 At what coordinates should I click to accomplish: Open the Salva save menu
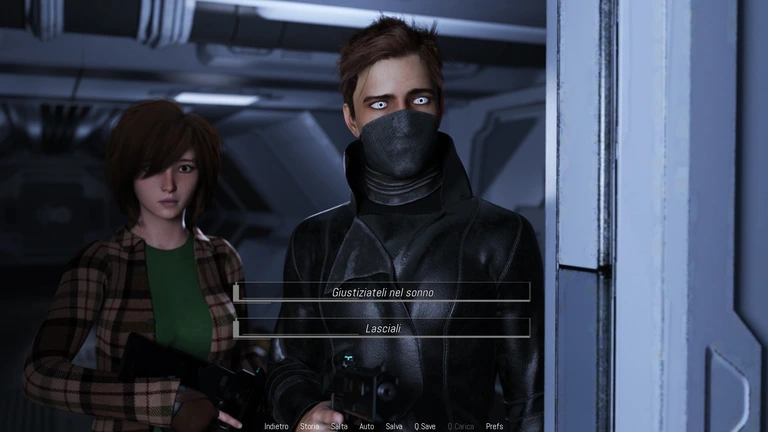coord(394,426)
